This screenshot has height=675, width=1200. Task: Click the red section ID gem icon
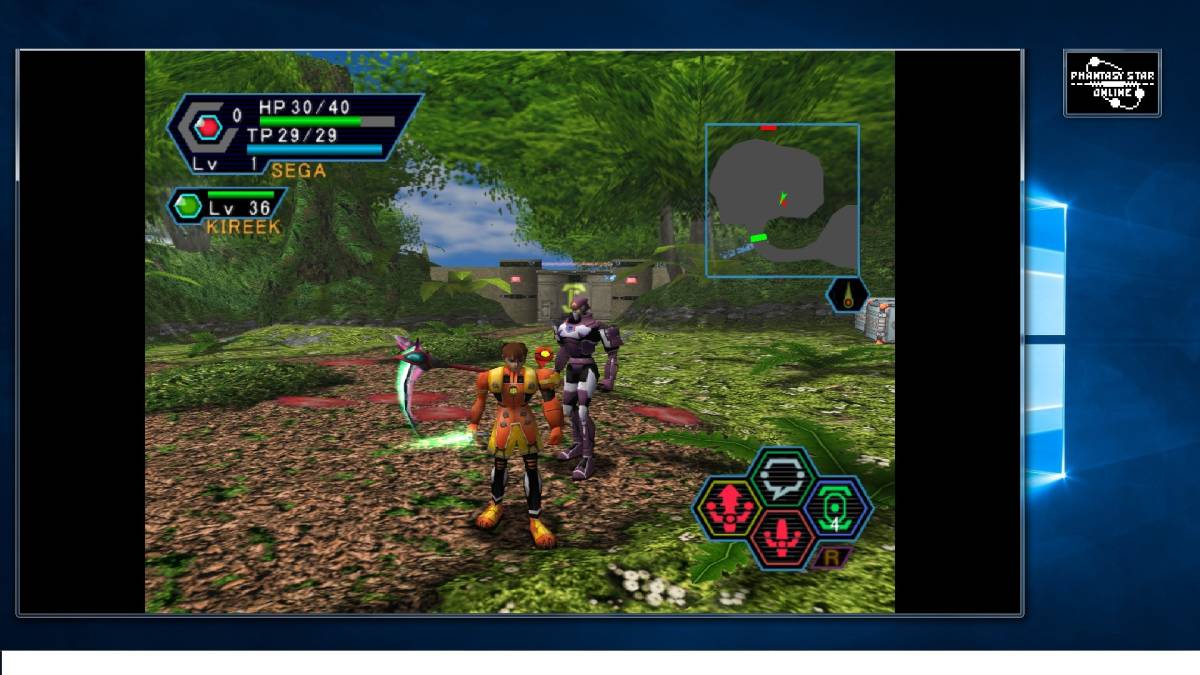208,127
